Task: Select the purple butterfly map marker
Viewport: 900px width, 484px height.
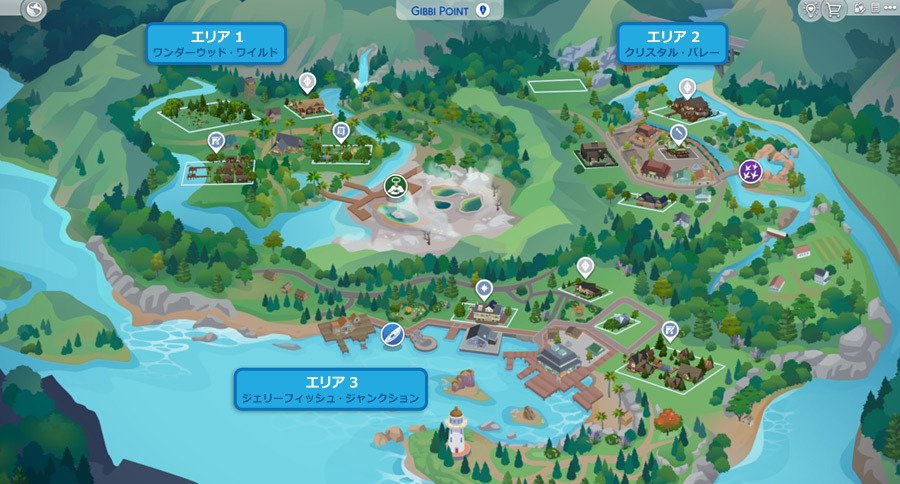Action: click(x=750, y=171)
